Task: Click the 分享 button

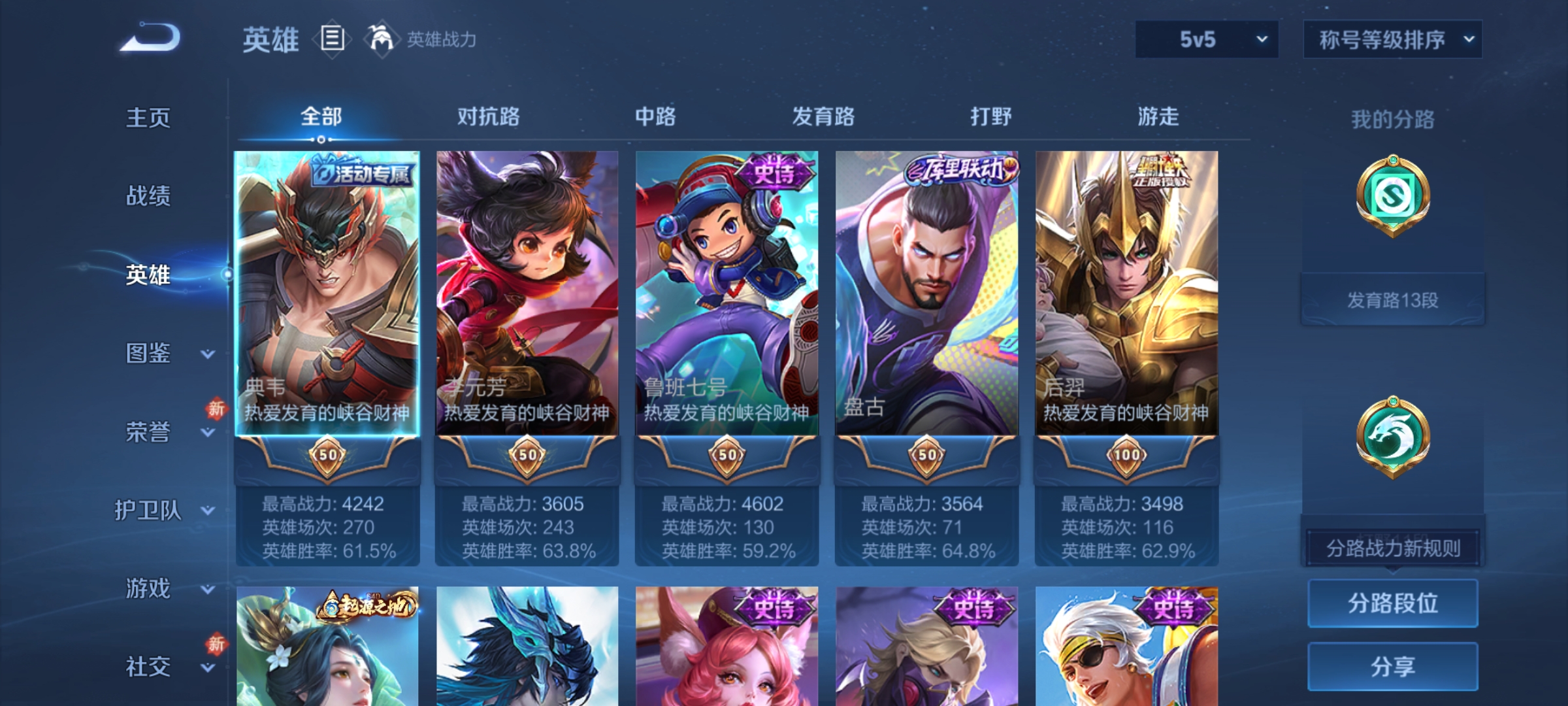Action: 1392,665
